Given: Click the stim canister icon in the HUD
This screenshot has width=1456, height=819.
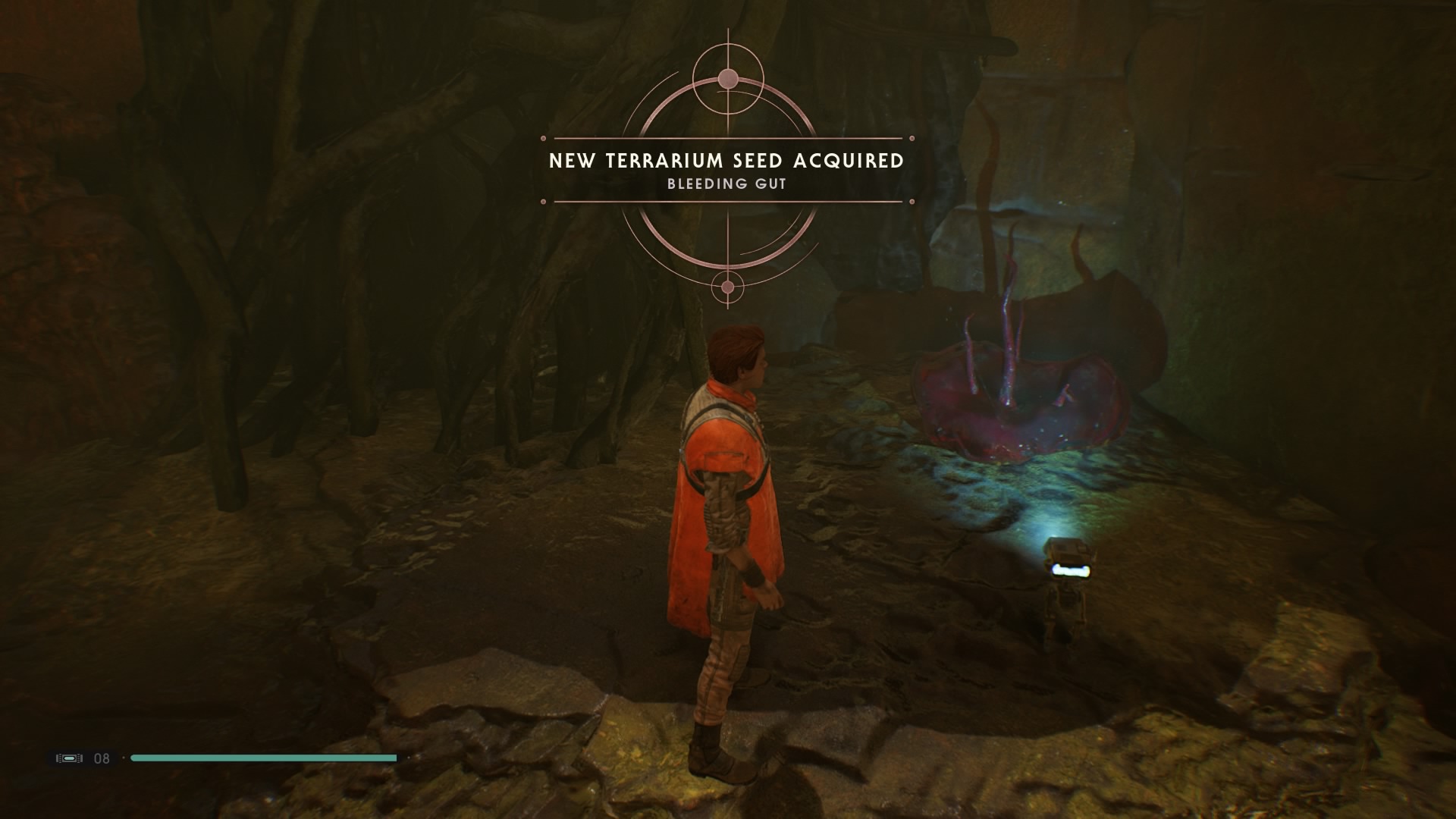Looking at the screenshot, I should (x=69, y=758).
